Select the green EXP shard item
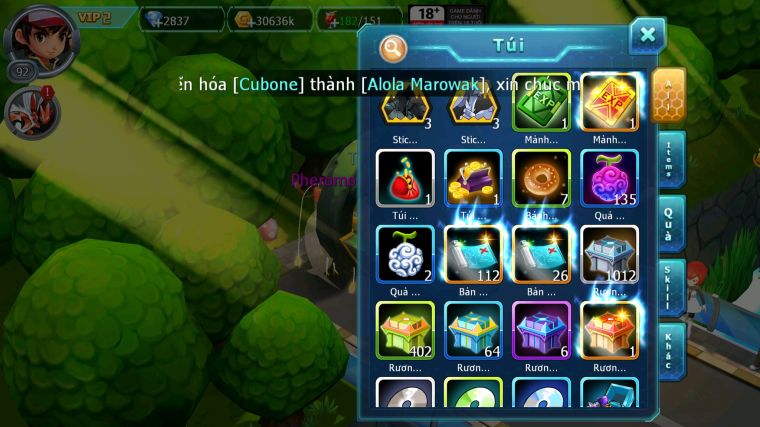The height and width of the screenshot is (427, 760). (541, 103)
